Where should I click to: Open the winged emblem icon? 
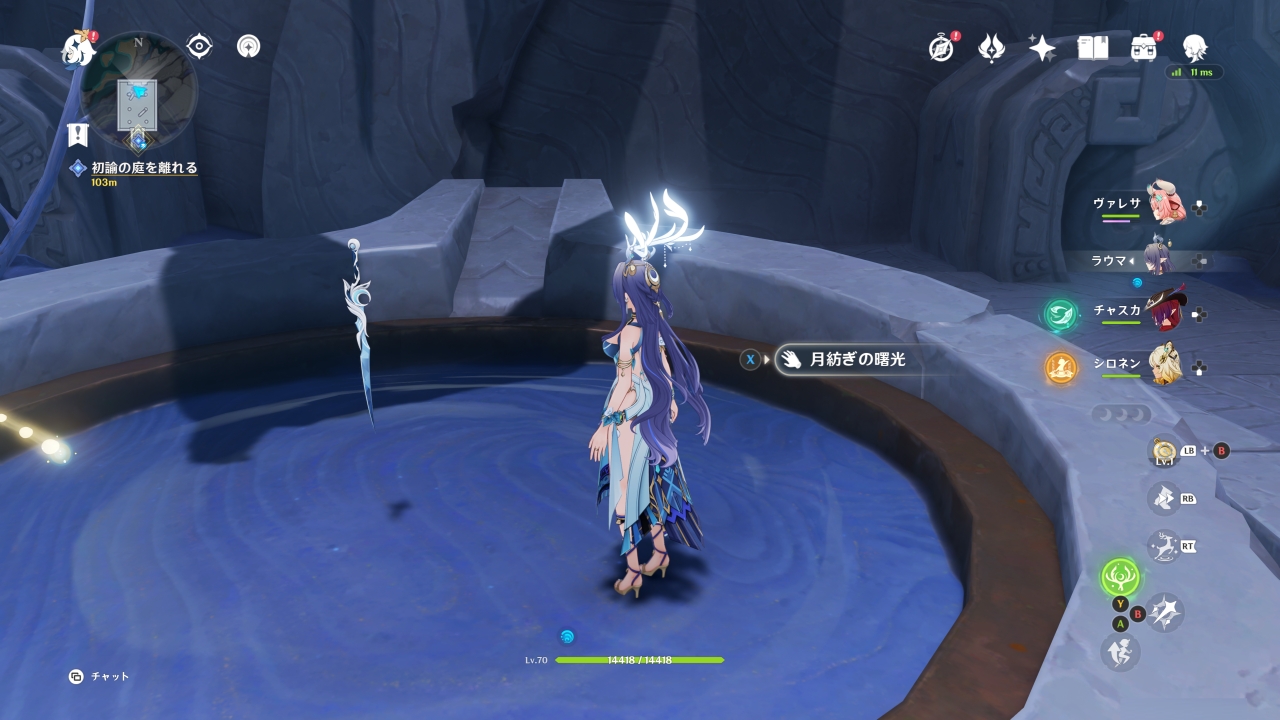[991, 47]
